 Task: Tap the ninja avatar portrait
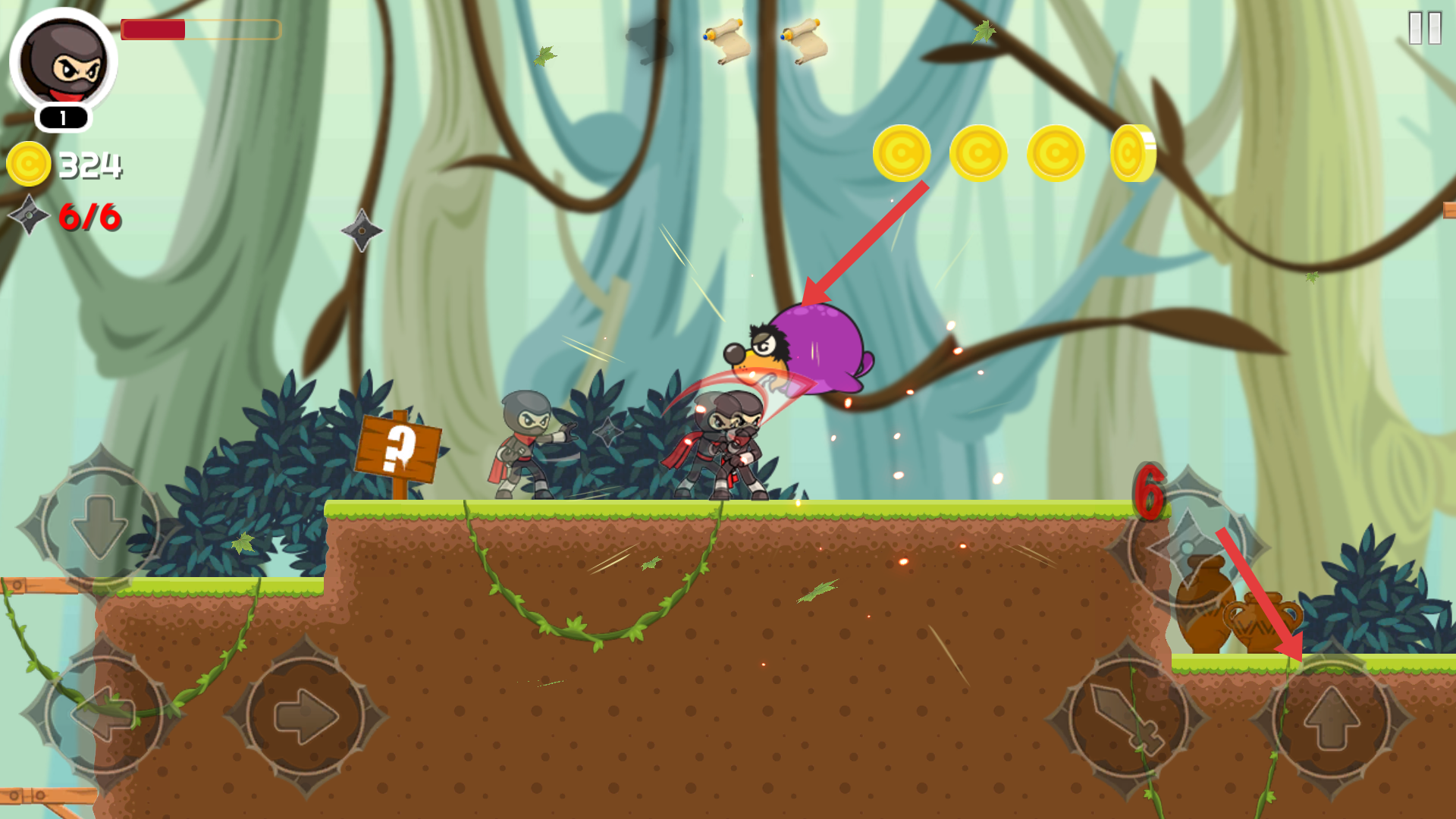[x=64, y=61]
